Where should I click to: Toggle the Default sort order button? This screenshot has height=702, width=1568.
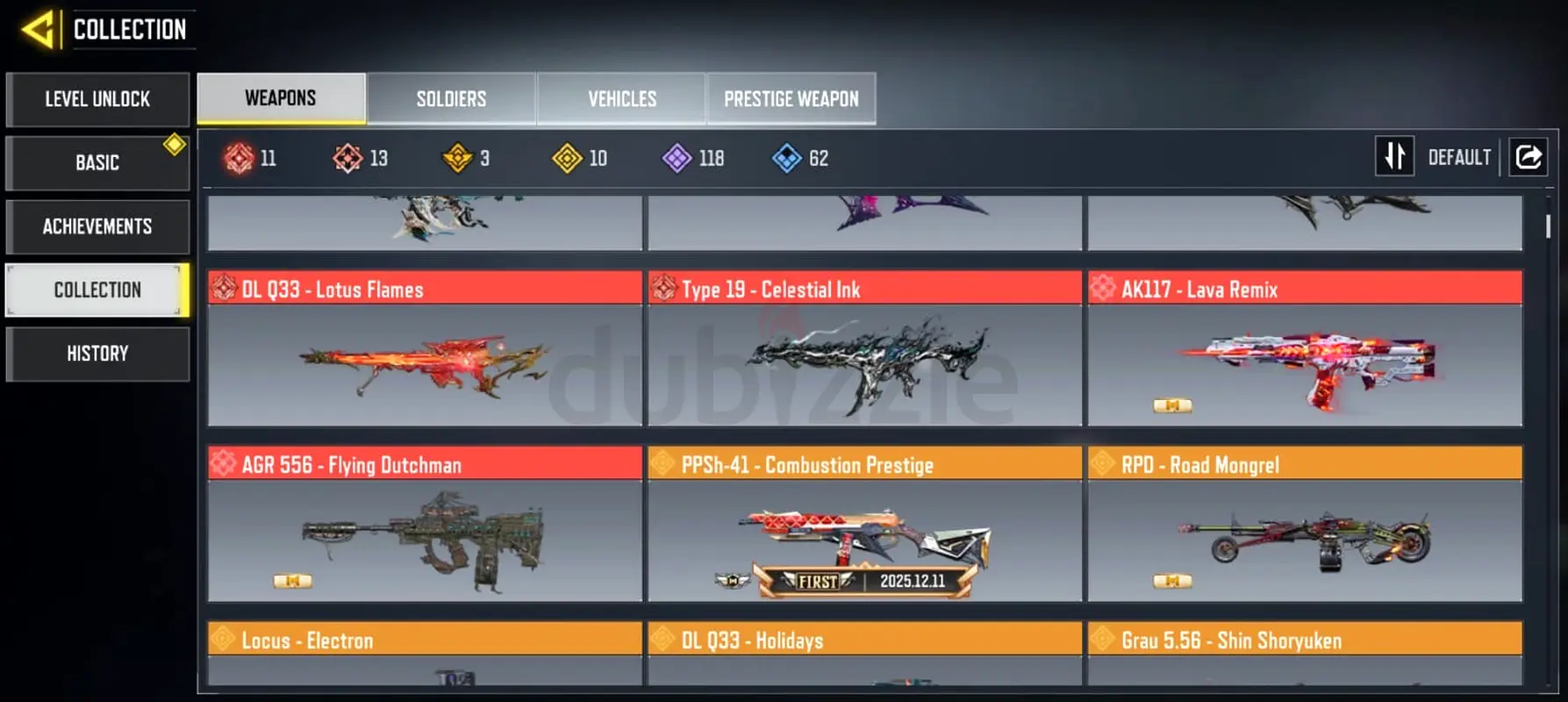(1394, 157)
